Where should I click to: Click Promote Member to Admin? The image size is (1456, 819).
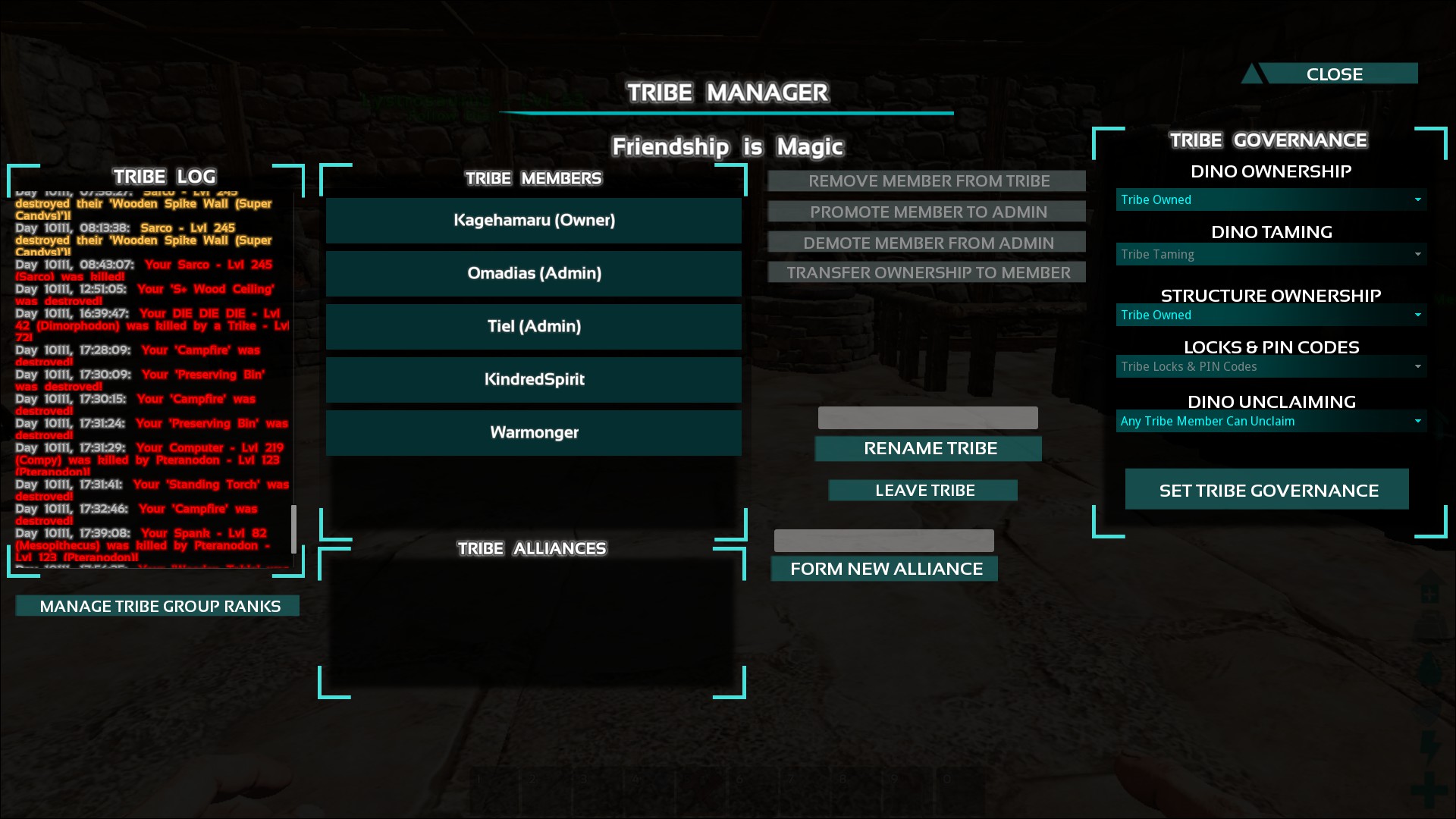(927, 212)
